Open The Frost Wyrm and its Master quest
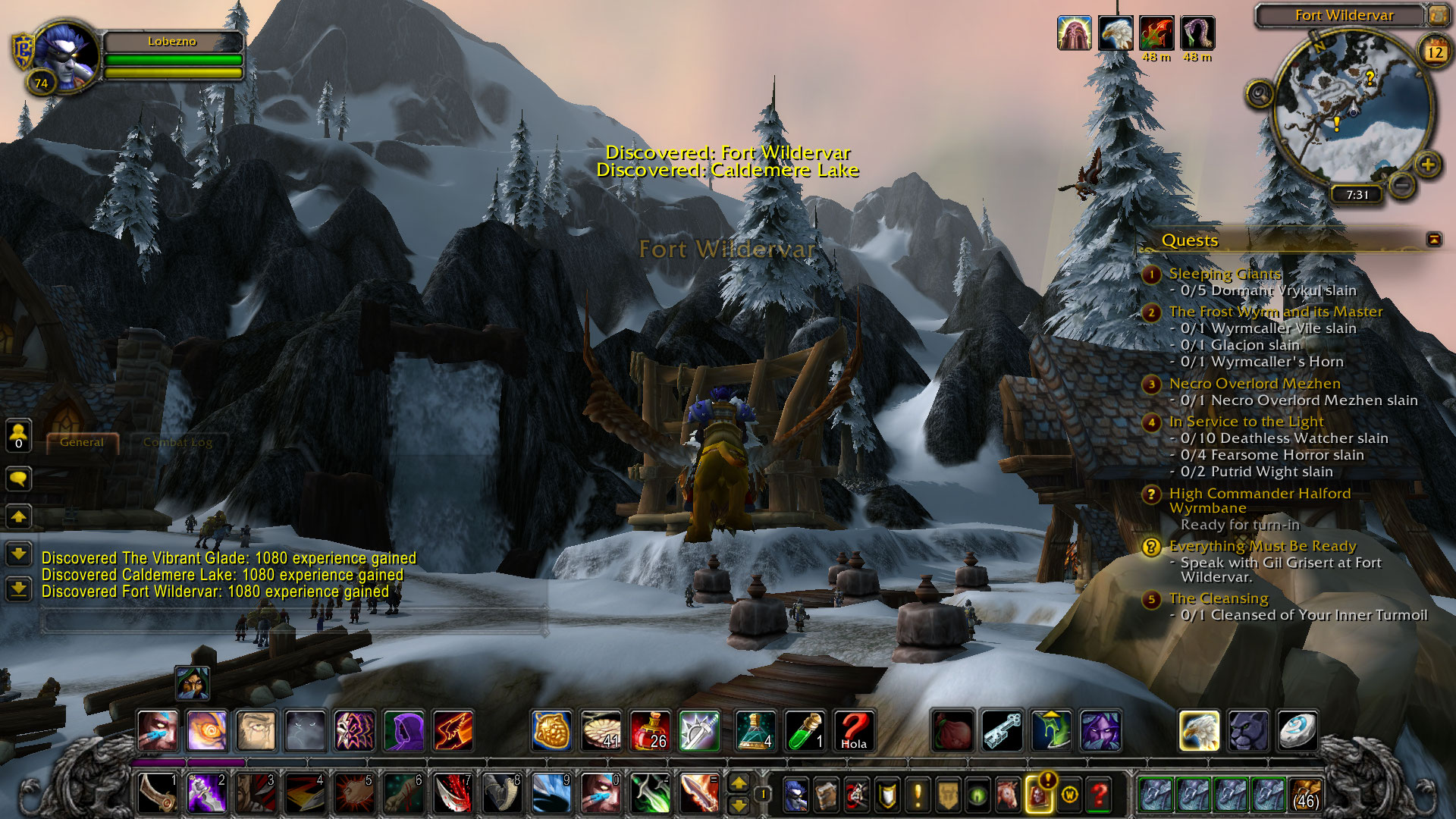Image resolution: width=1456 pixels, height=819 pixels. [x=1276, y=312]
